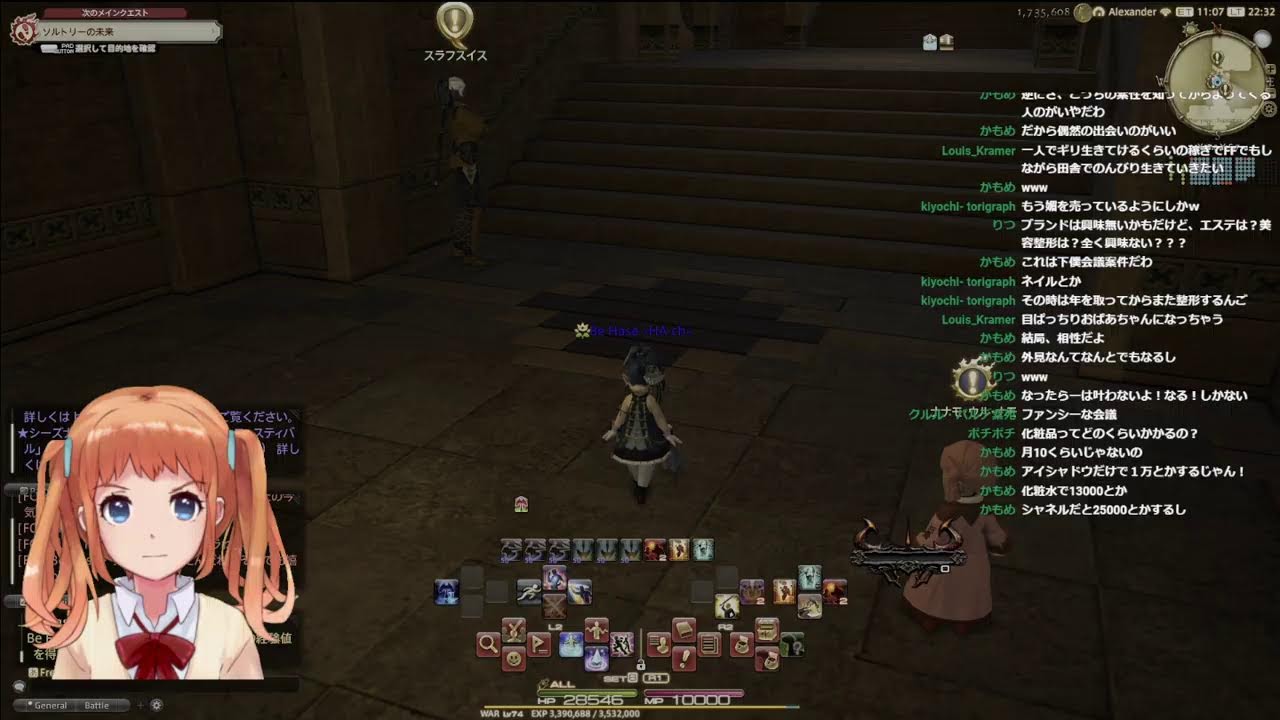Select the magnifying glass search icon
The image size is (1280, 720).
click(x=488, y=644)
